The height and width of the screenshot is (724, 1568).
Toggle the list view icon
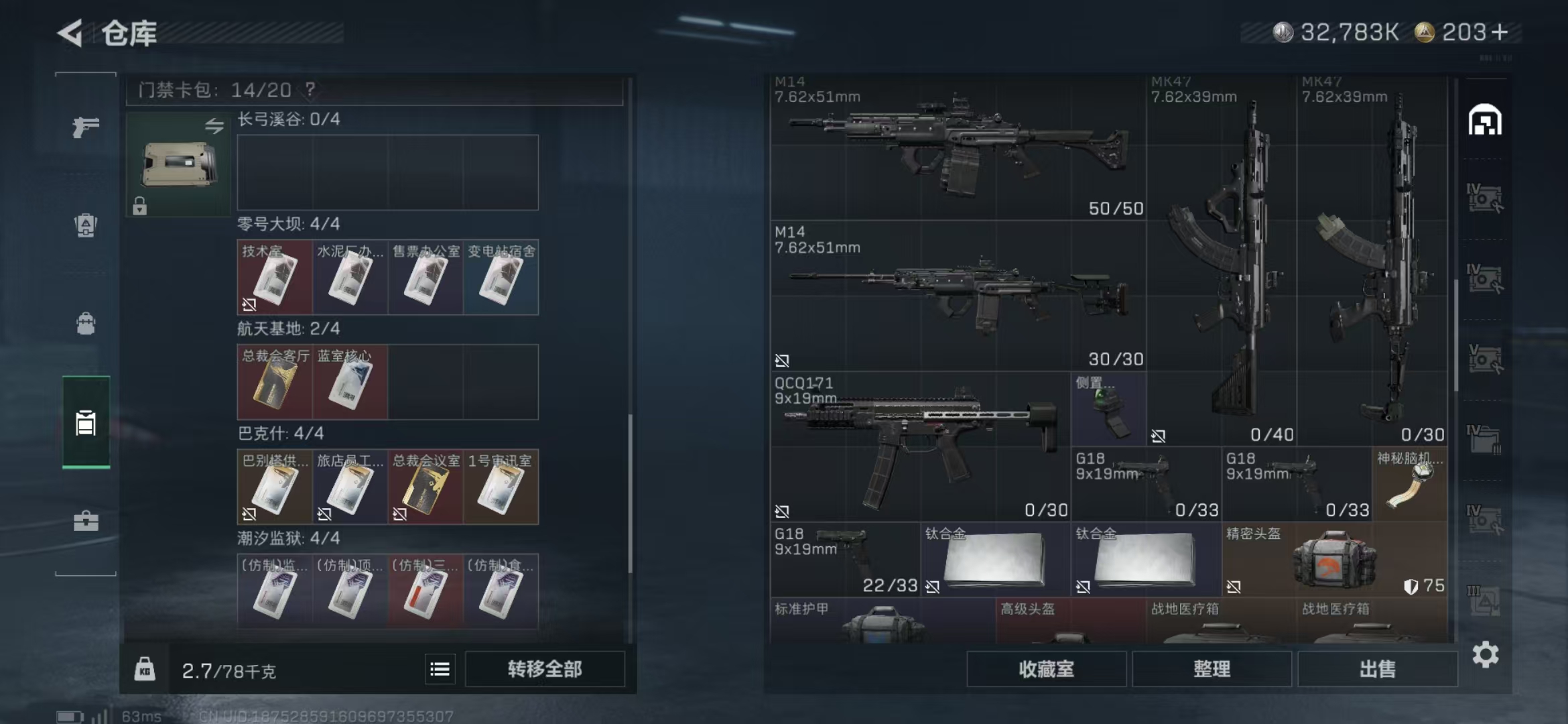(440, 669)
